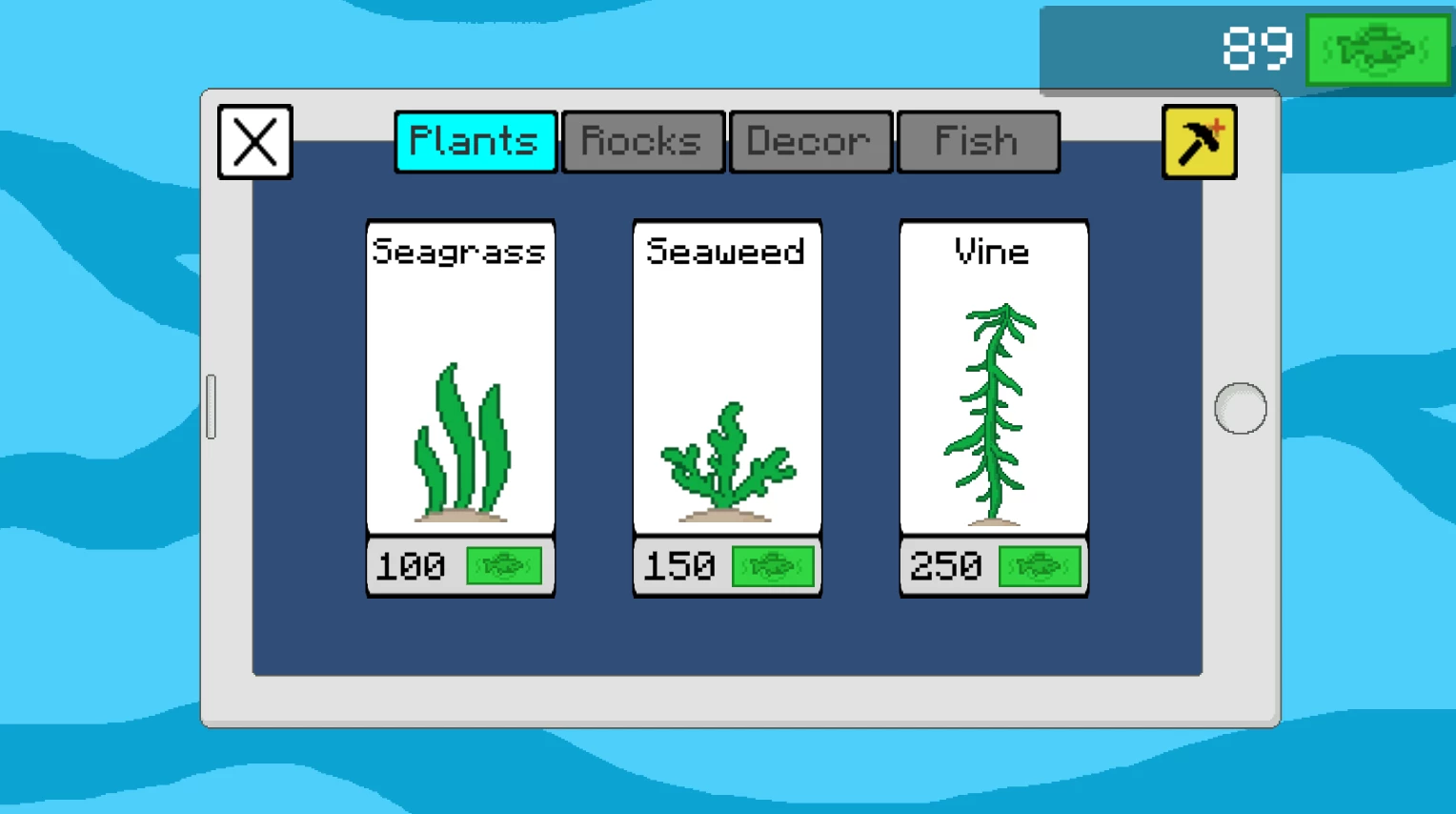The image size is (1456, 814).
Task: Close the shop with the X button
Action: tap(254, 142)
